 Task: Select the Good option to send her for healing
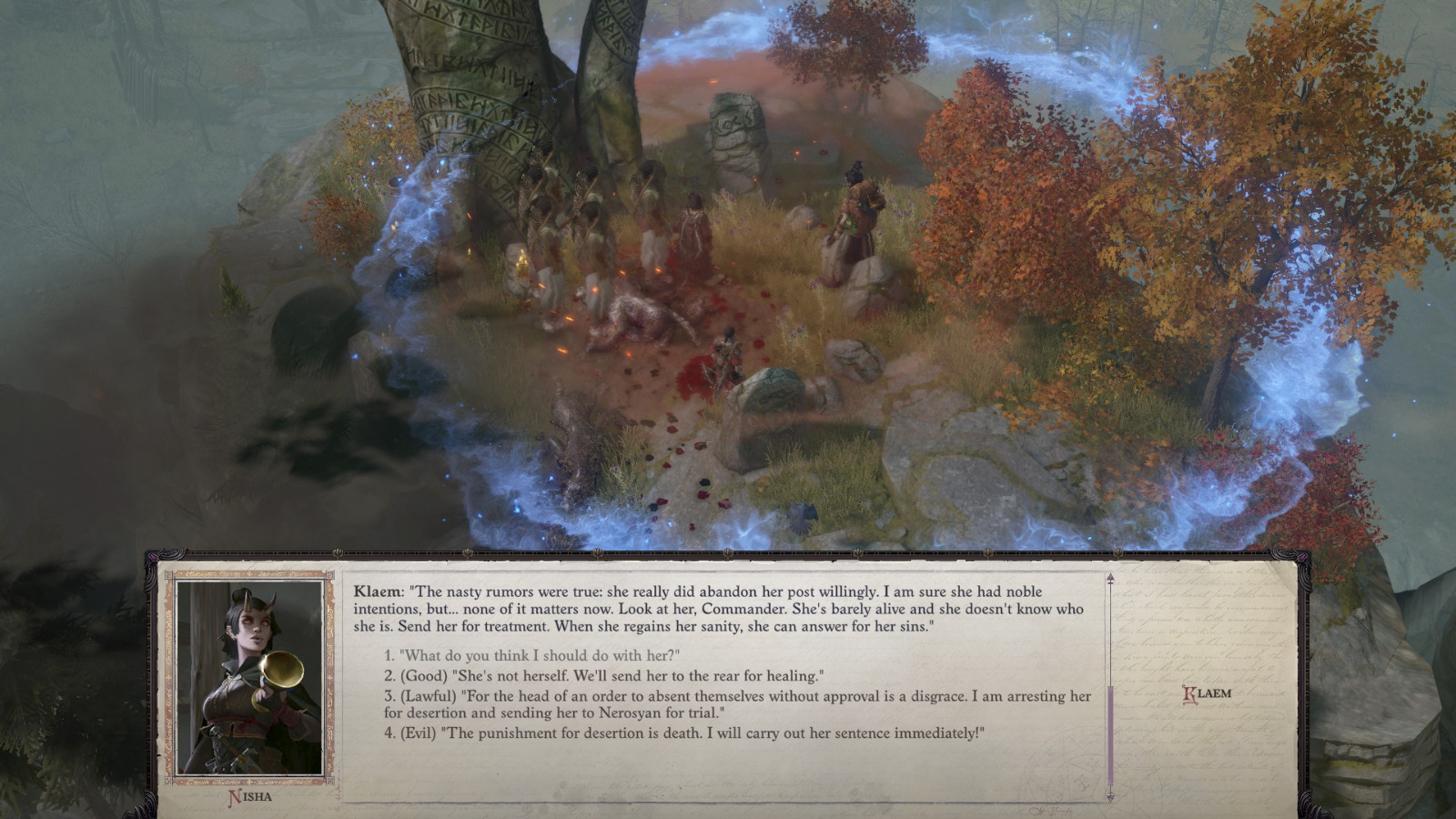605,676
